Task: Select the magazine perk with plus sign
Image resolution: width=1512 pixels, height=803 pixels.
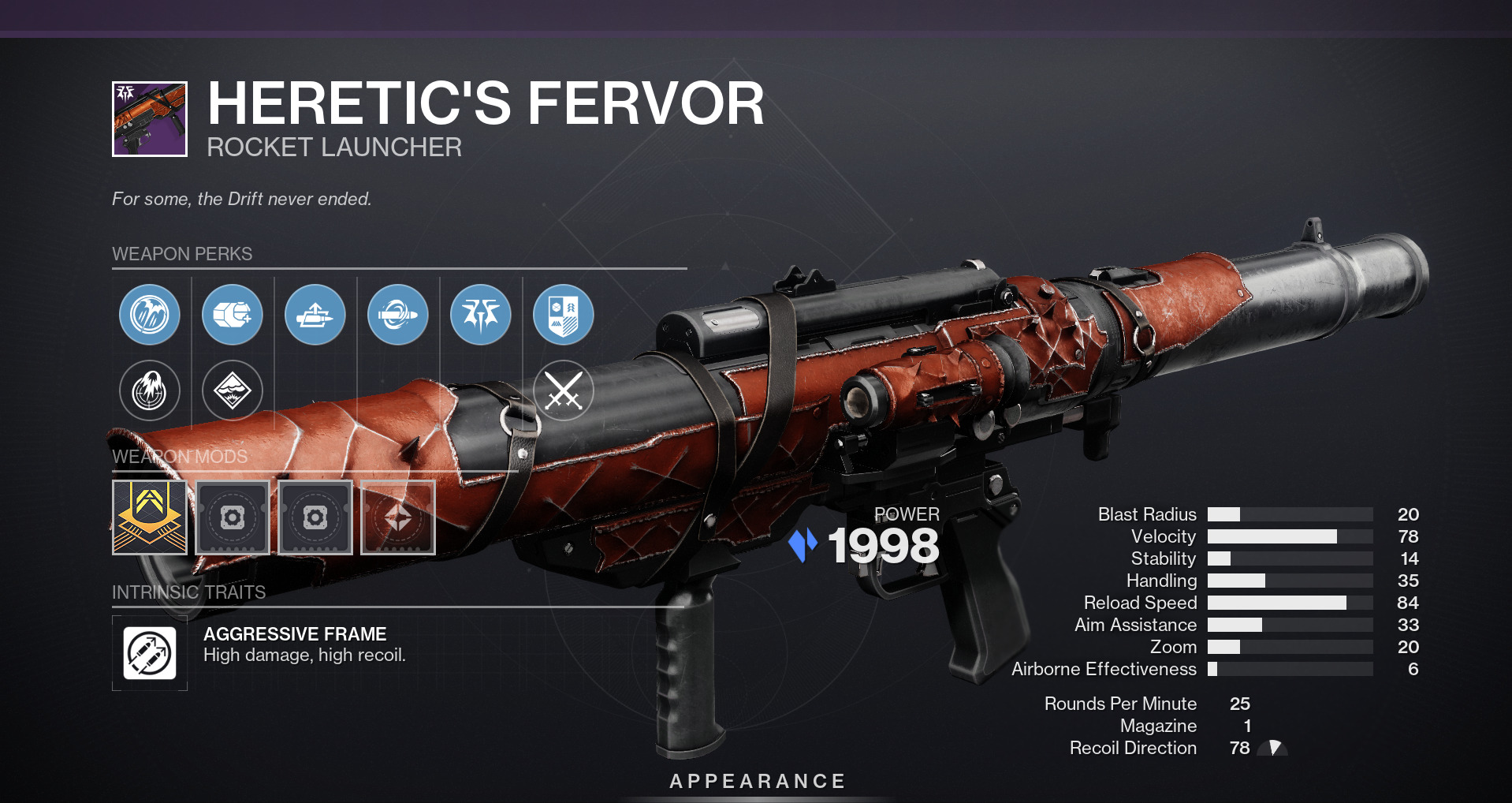Action: pos(233,315)
